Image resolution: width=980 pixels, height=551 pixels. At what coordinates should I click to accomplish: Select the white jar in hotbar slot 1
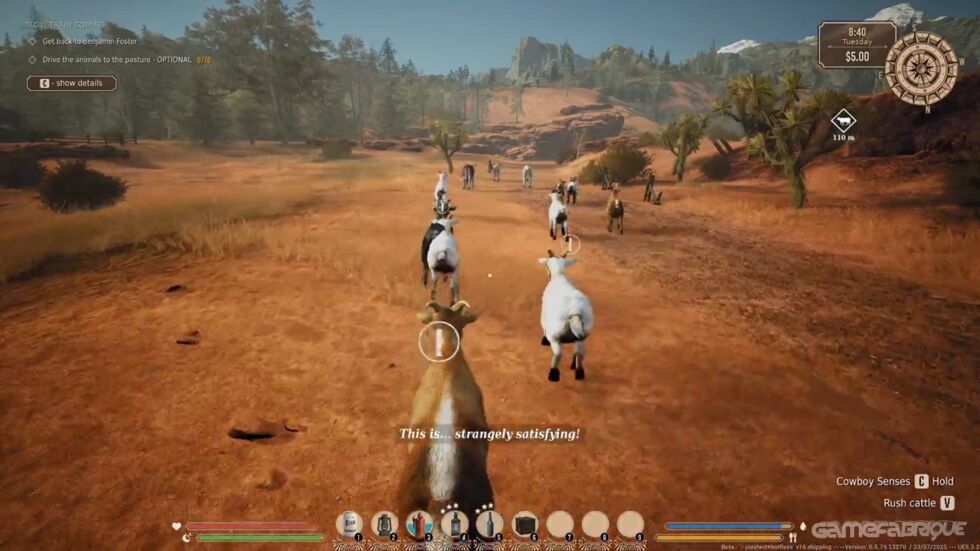tap(349, 524)
